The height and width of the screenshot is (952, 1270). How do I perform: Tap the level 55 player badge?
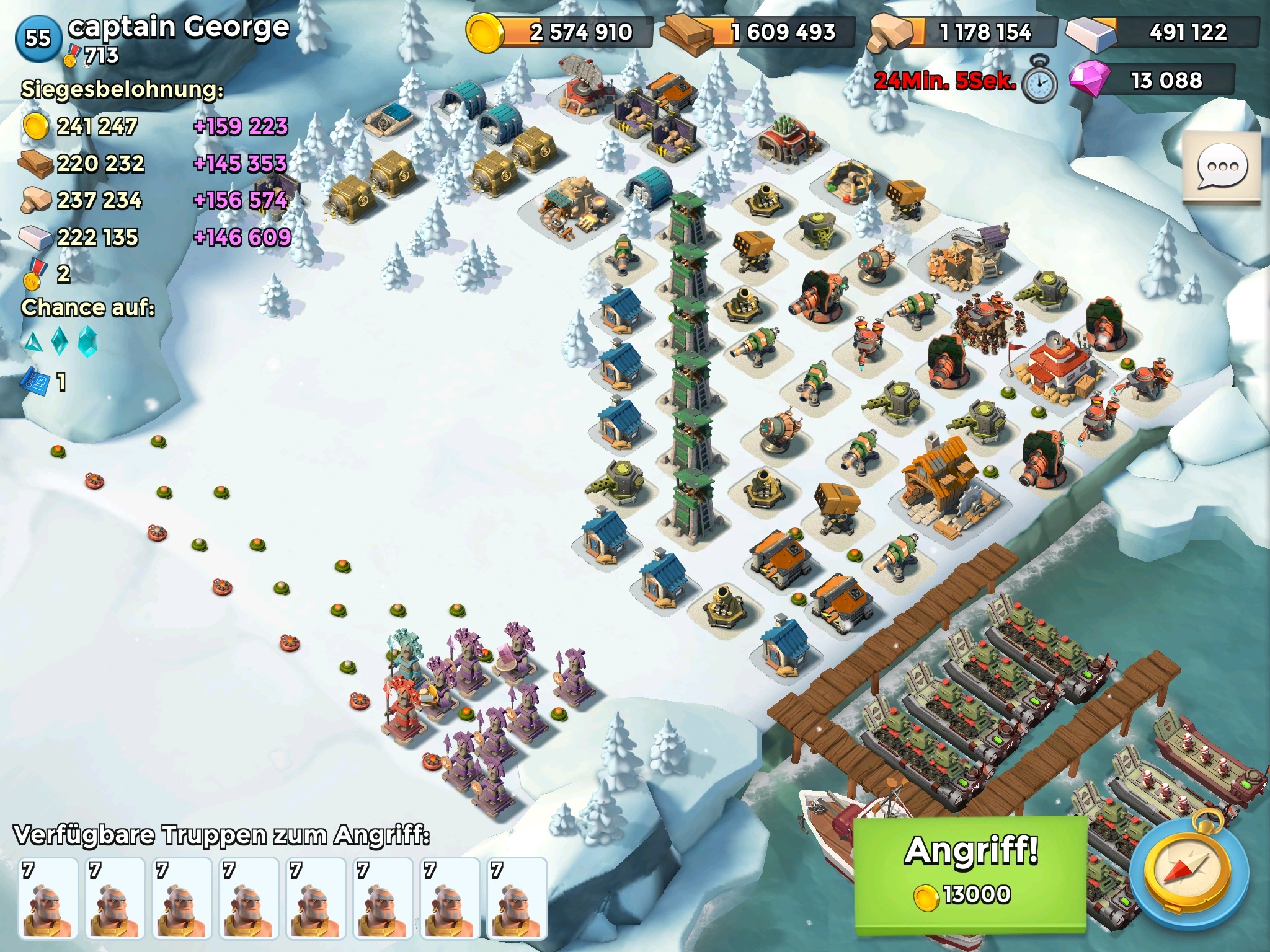(38, 38)
